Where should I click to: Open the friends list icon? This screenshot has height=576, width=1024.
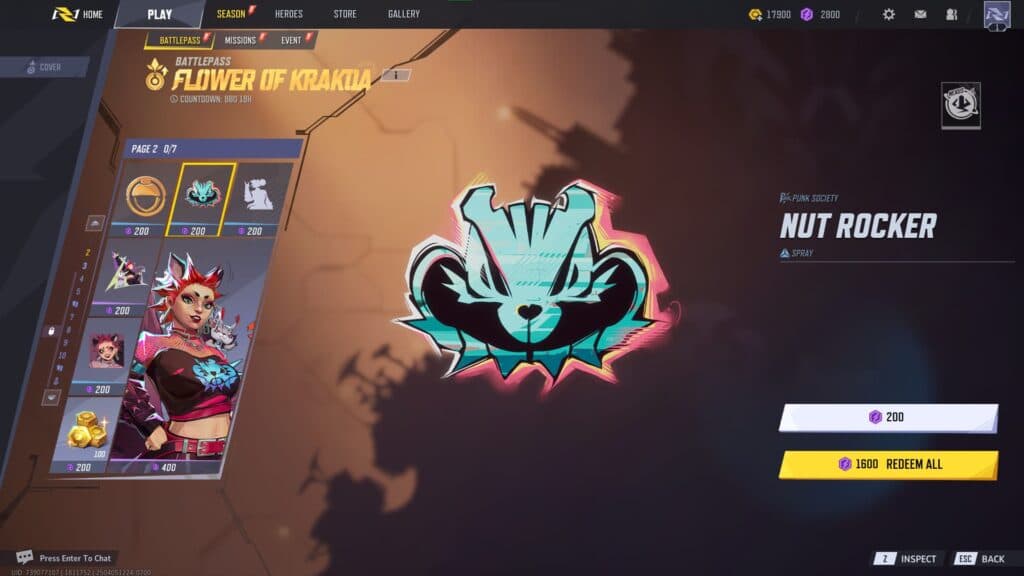(951, 14)
